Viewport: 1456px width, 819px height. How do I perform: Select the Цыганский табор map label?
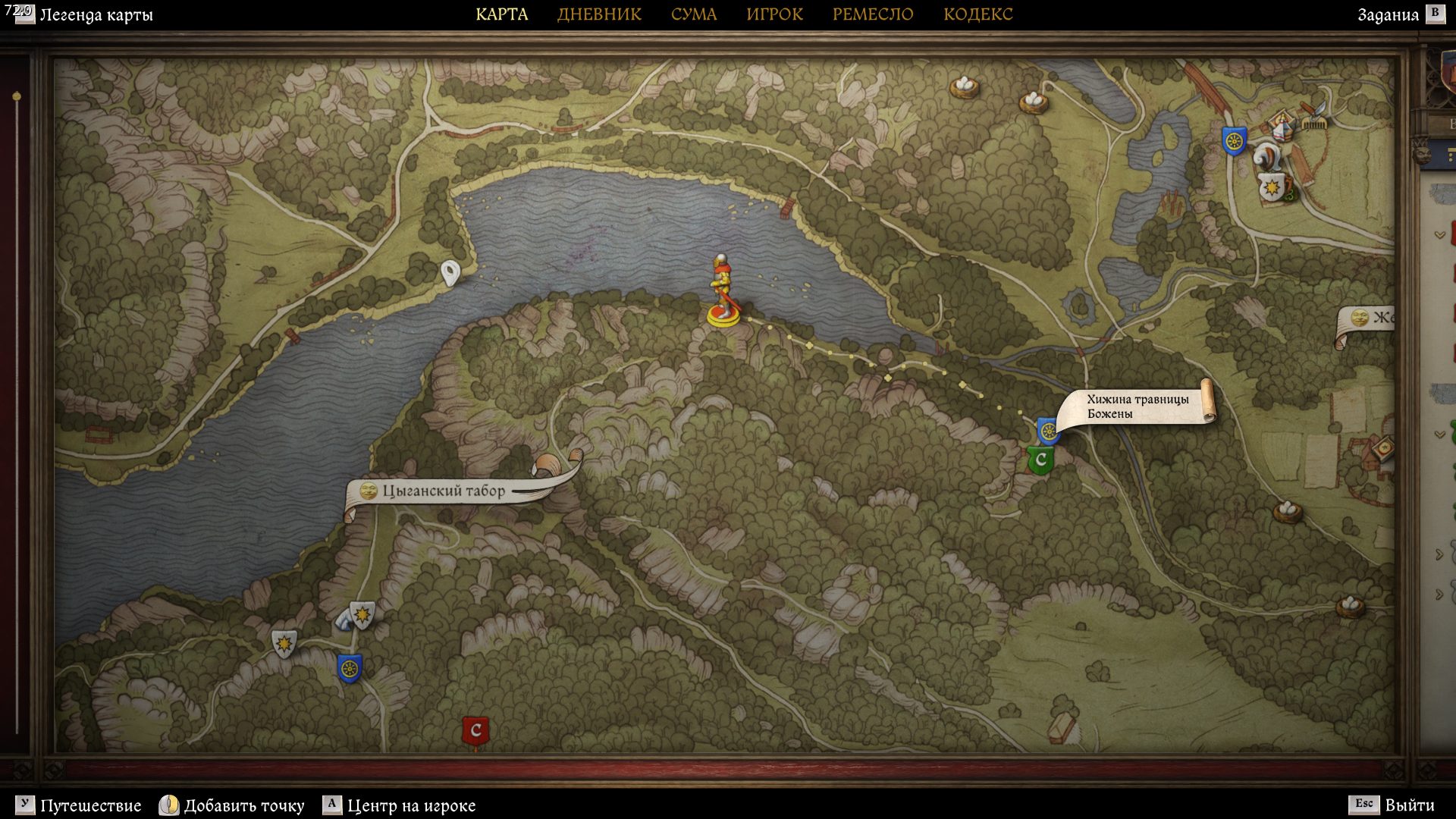click(x=443, y=491)
